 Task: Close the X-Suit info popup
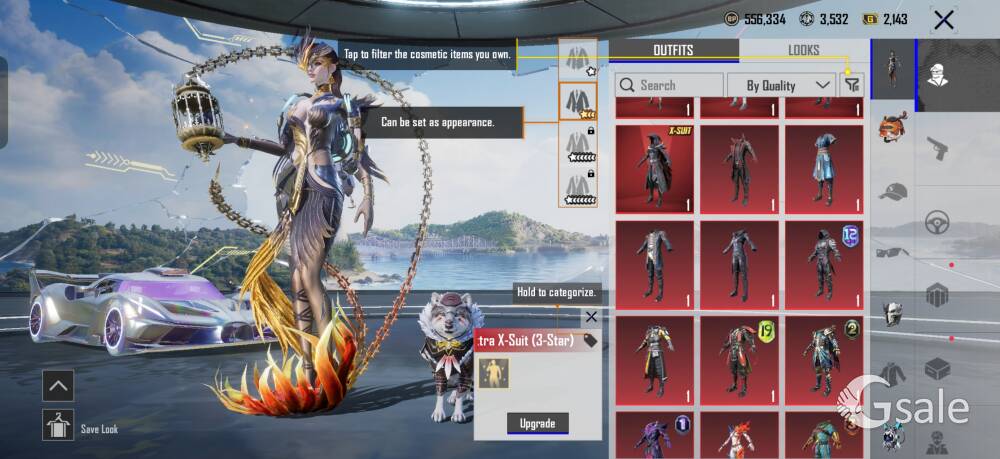pyautogui.click(x=591, y=317)
